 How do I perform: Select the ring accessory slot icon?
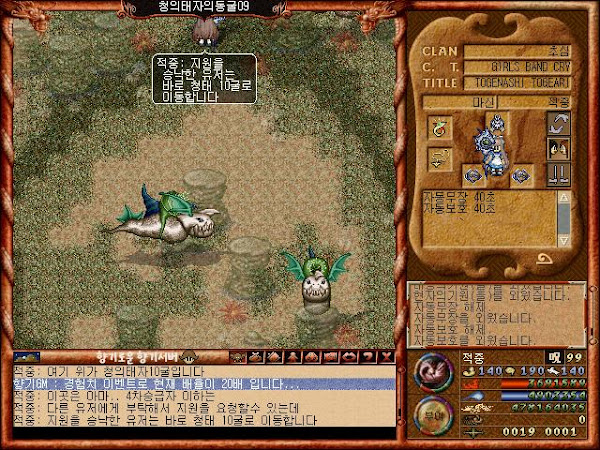pyautogui.click(x=439, y=127)
